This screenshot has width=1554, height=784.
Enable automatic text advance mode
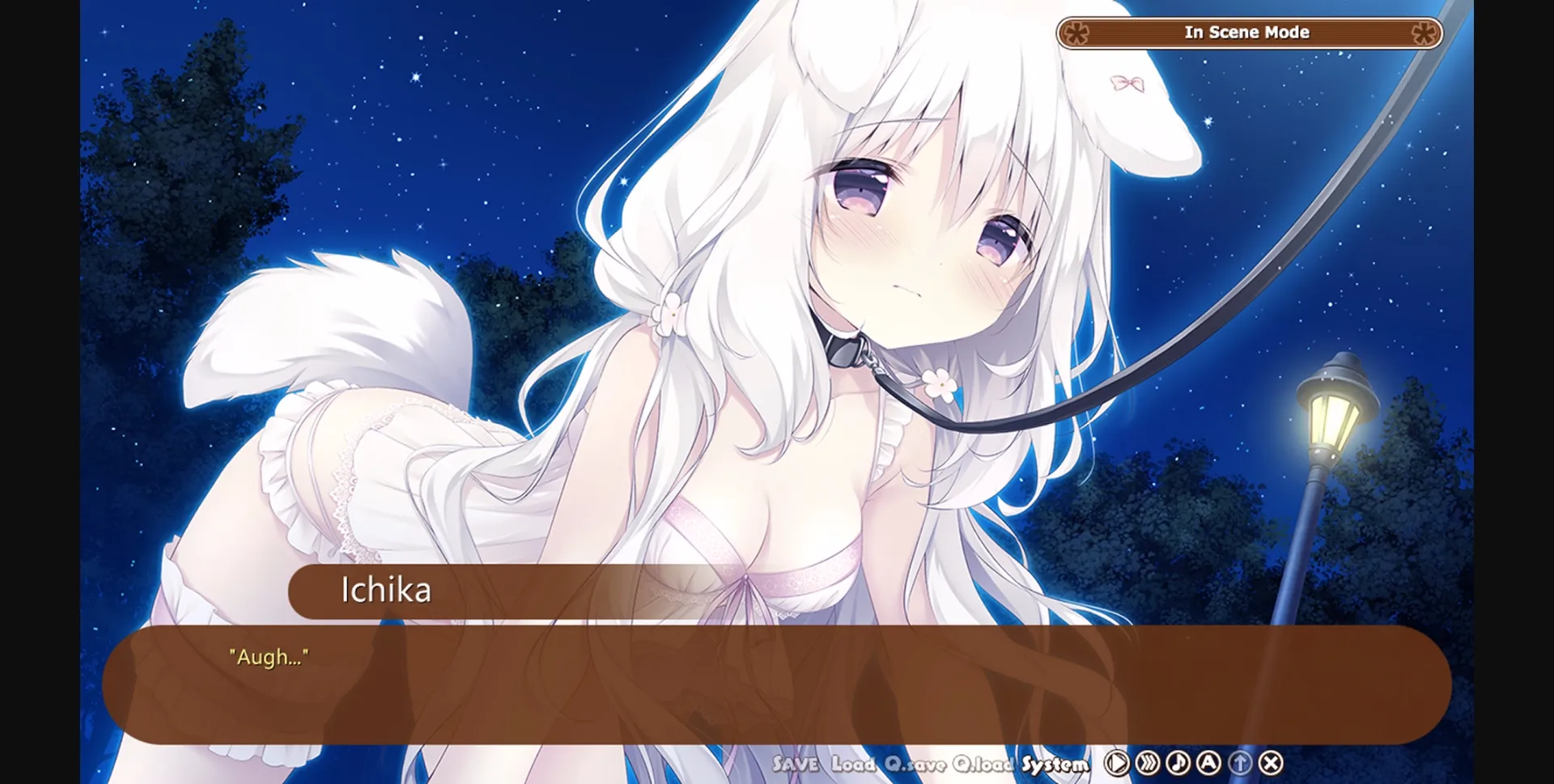coord(1209,762)
